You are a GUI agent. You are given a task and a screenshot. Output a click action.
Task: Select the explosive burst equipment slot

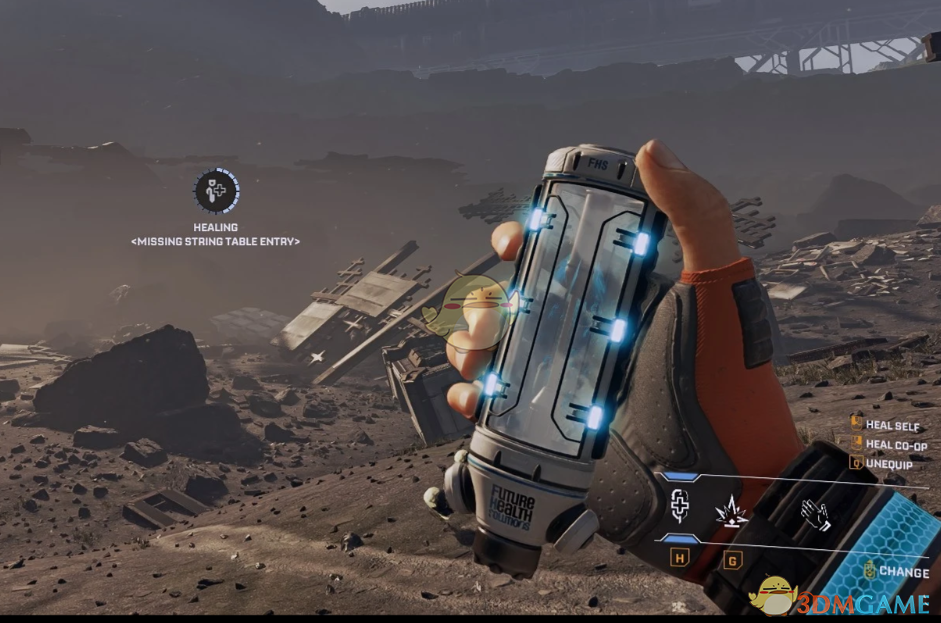click(732, 510)
